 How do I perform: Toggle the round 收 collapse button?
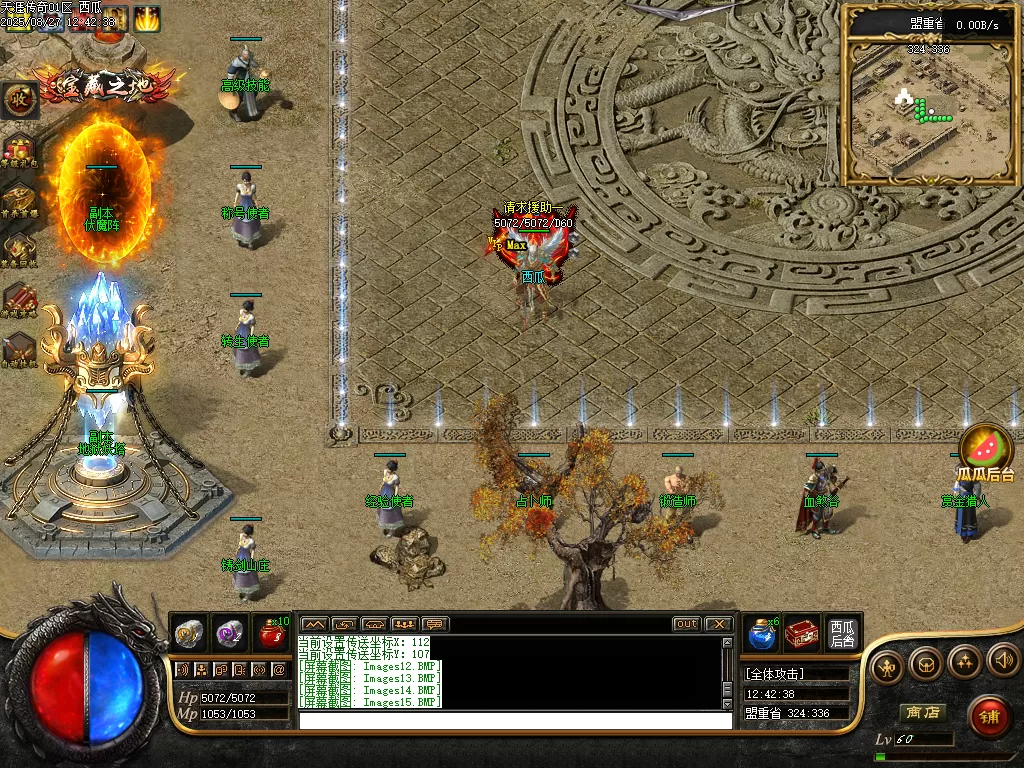point(20,98)
